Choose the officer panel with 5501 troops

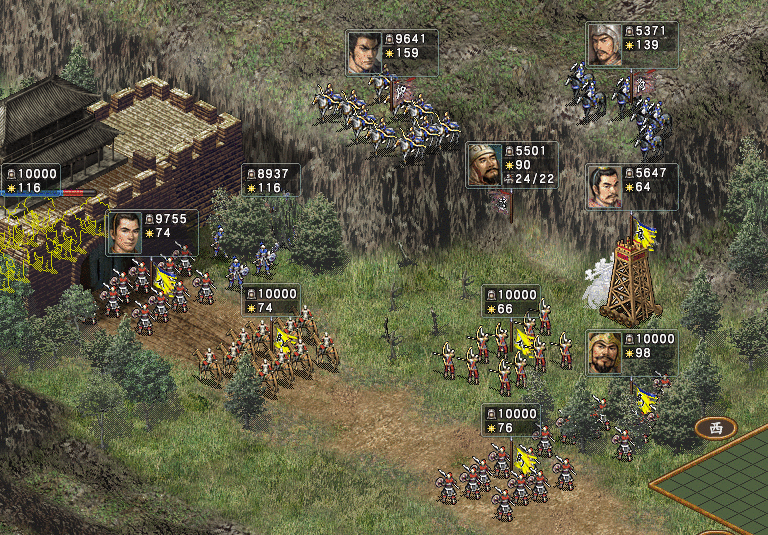click(x=511, y=164)
